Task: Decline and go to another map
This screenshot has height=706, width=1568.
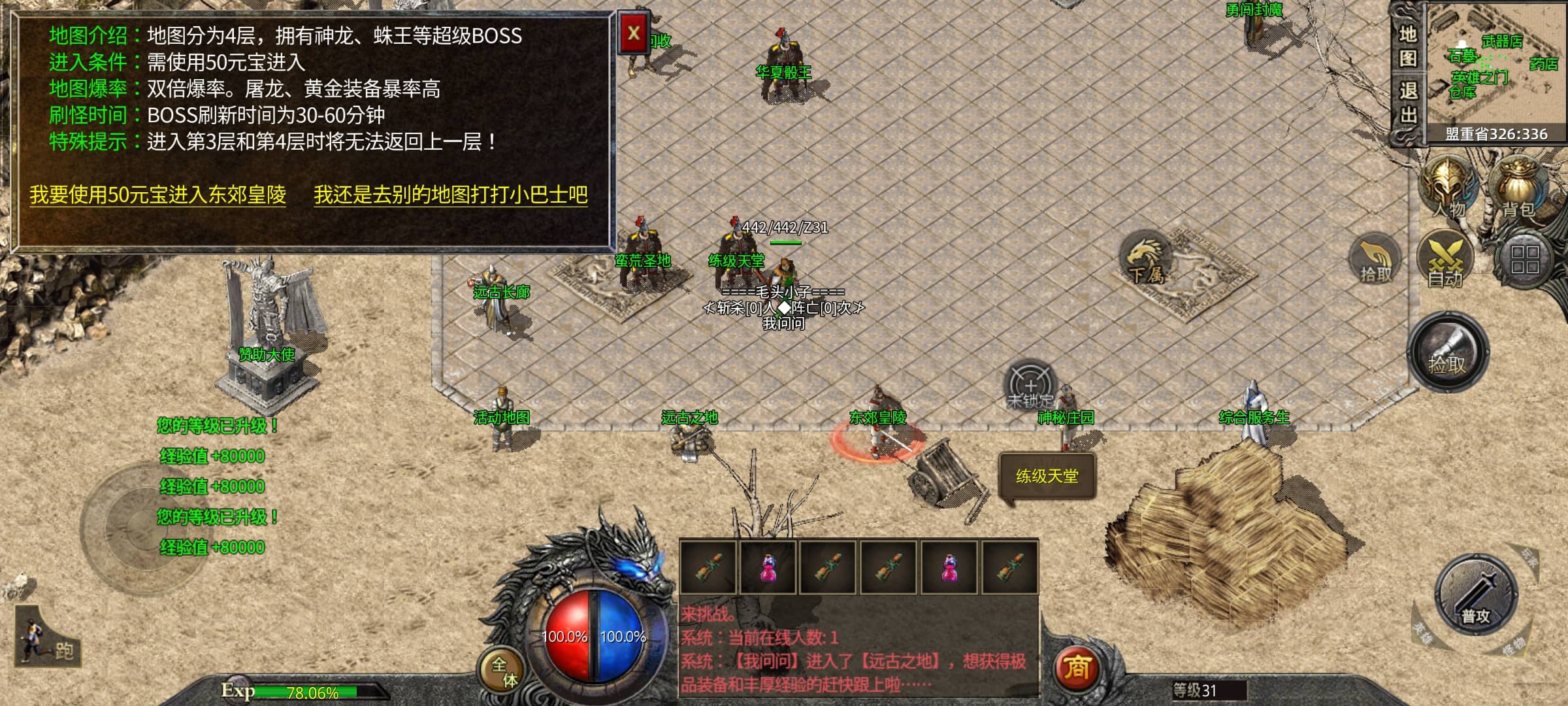Action: (450, 195)
